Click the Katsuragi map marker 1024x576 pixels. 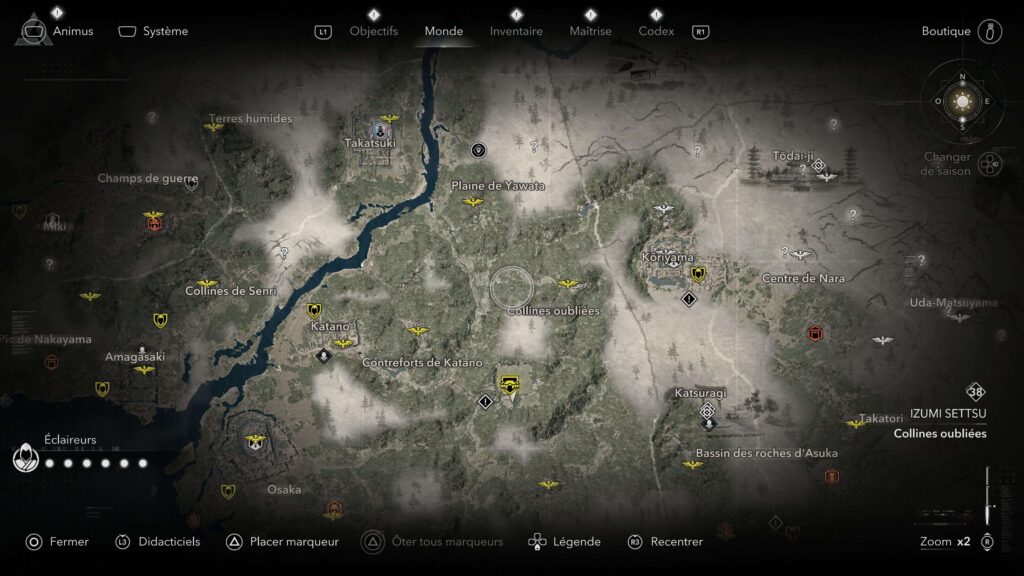tap(708, 411)
